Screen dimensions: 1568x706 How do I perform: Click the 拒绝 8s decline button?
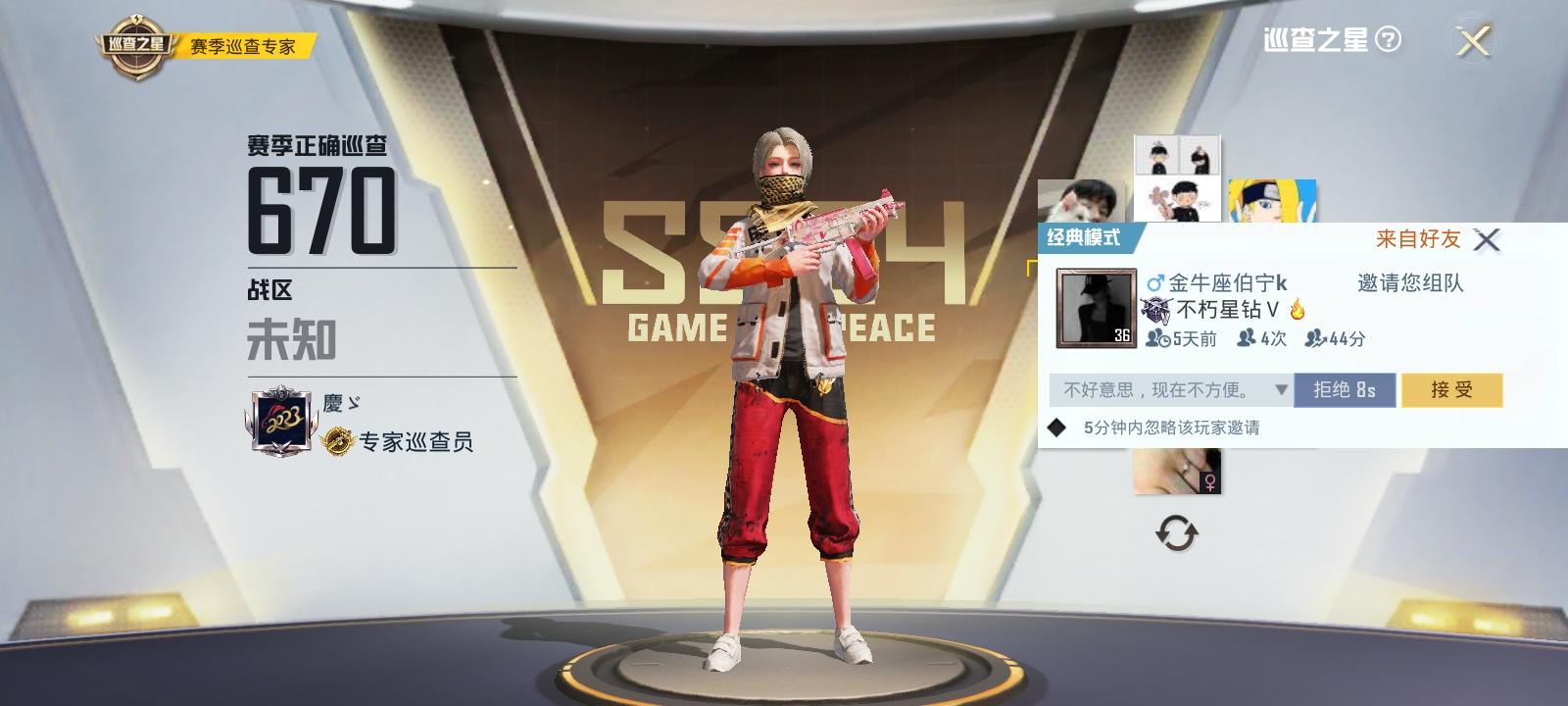tap(1343, 389)
